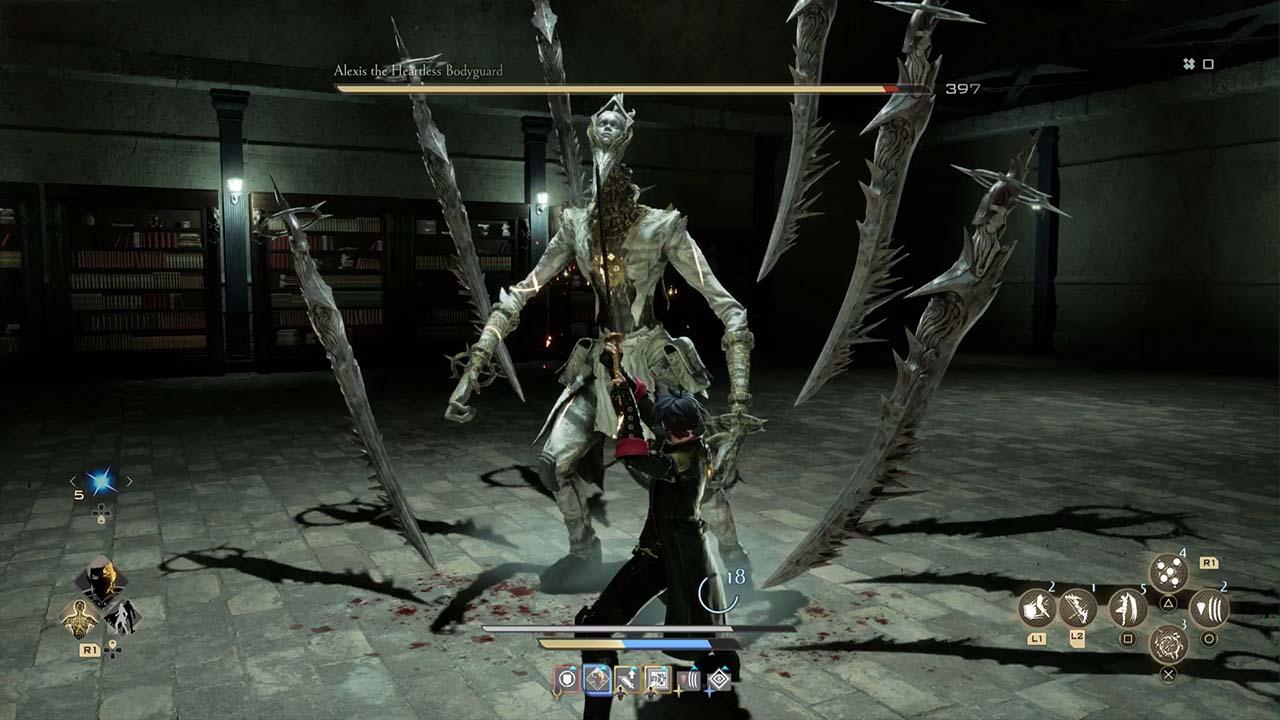The width and height of the screenshot is (1280, 720).
Task: Select the blue spark quick item
Action: [100, 483]
